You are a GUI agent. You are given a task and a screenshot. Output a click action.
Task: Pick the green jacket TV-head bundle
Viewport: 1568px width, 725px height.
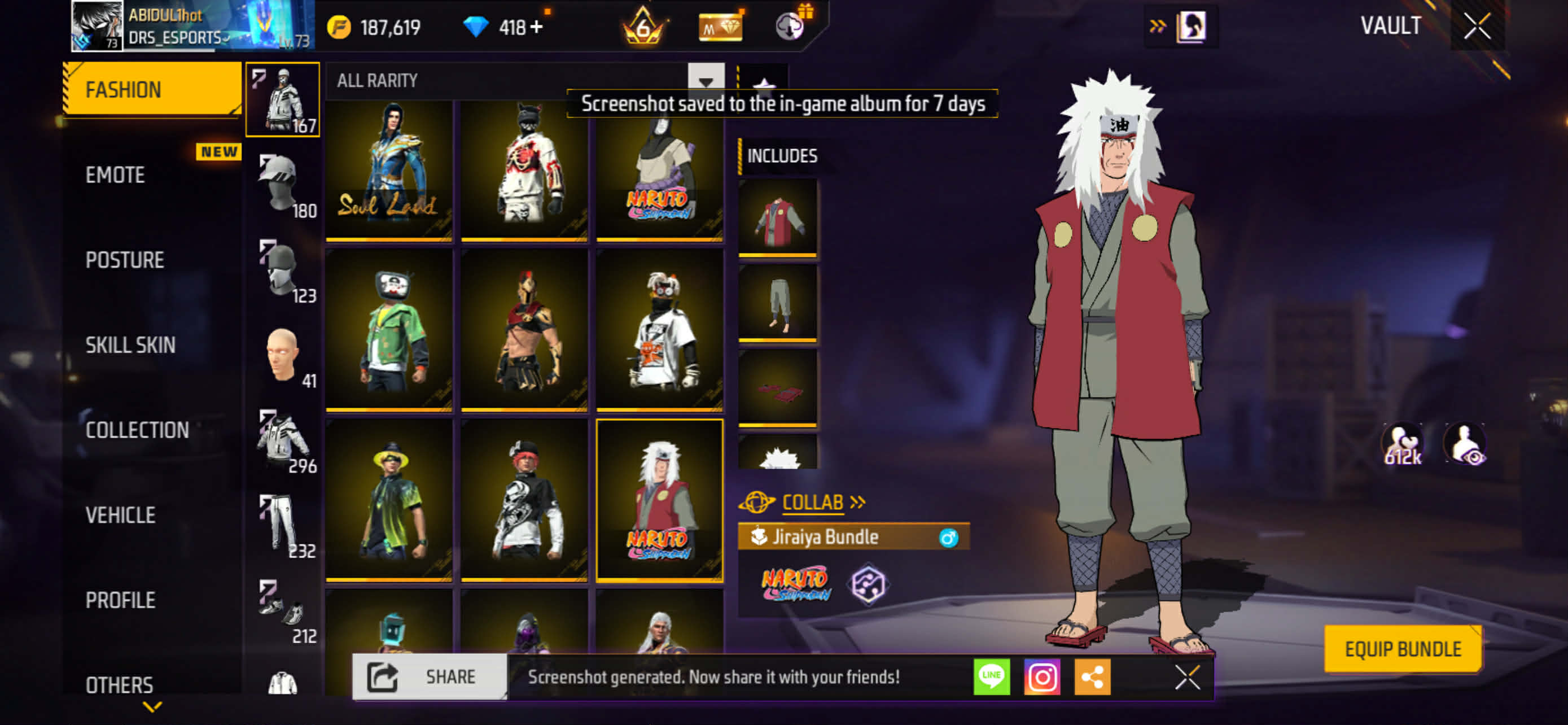pos(389,331)
